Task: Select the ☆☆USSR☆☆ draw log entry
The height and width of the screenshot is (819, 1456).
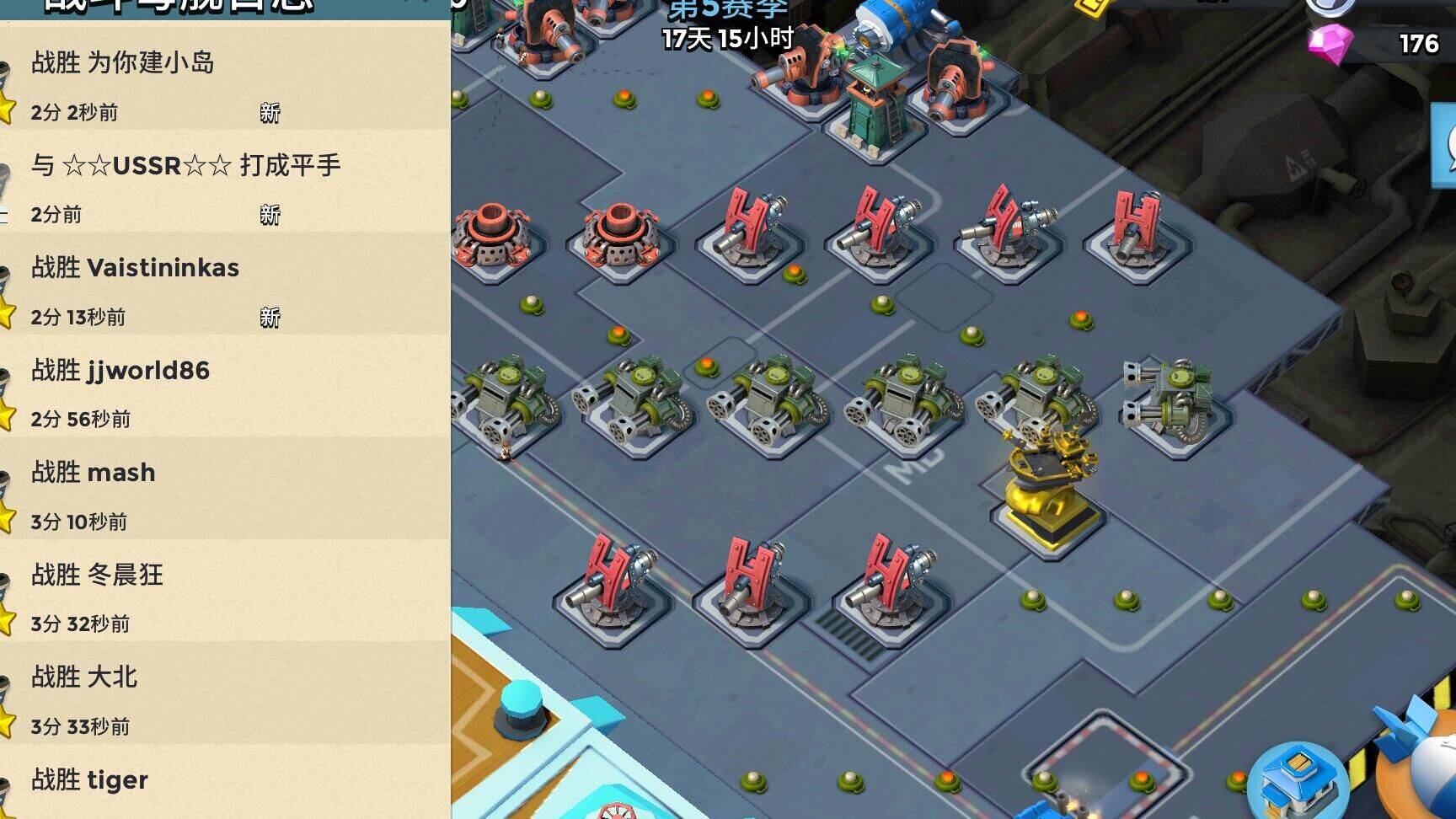Action: pyautogui.click(x=223, y=187)
